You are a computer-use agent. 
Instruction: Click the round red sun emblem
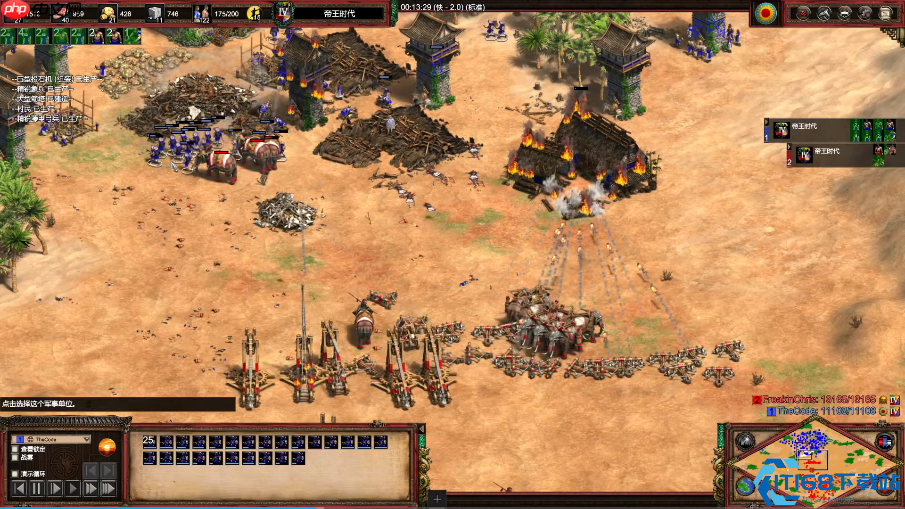tap(767, 13)
